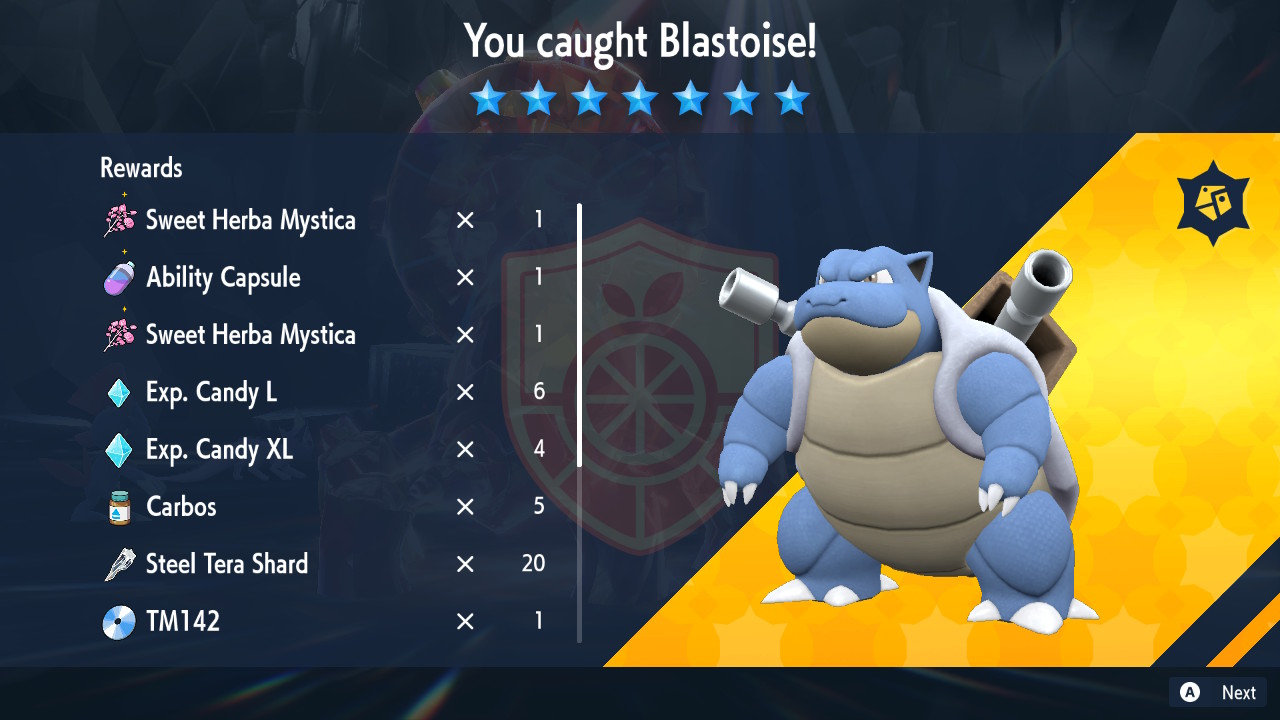Click the middle star of the seven-star row
The height and width of the screenshot is (720, 1280).
[x=640, y=98]
